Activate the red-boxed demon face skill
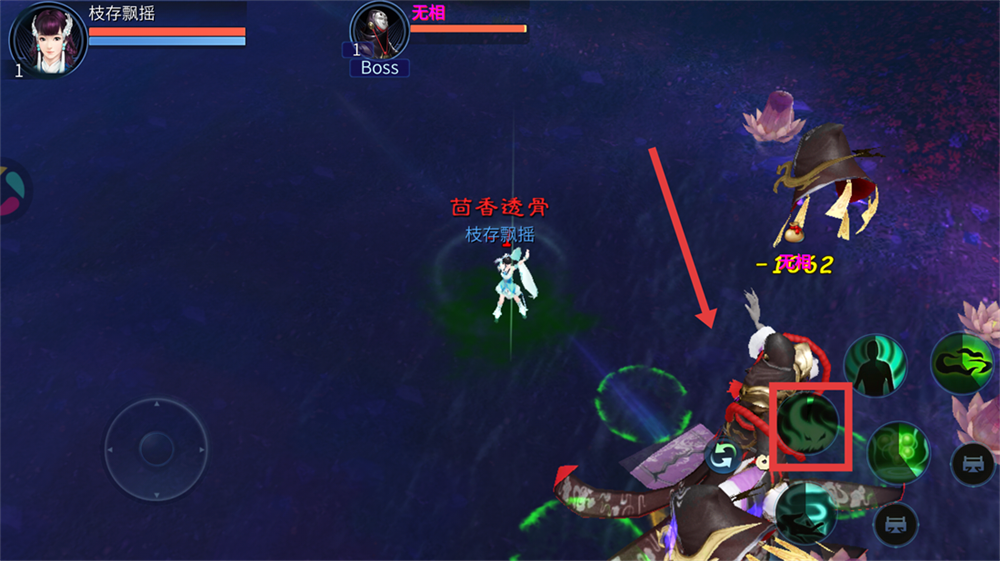The height and width of the screenshot is (561, 1000). pos(809,424)
